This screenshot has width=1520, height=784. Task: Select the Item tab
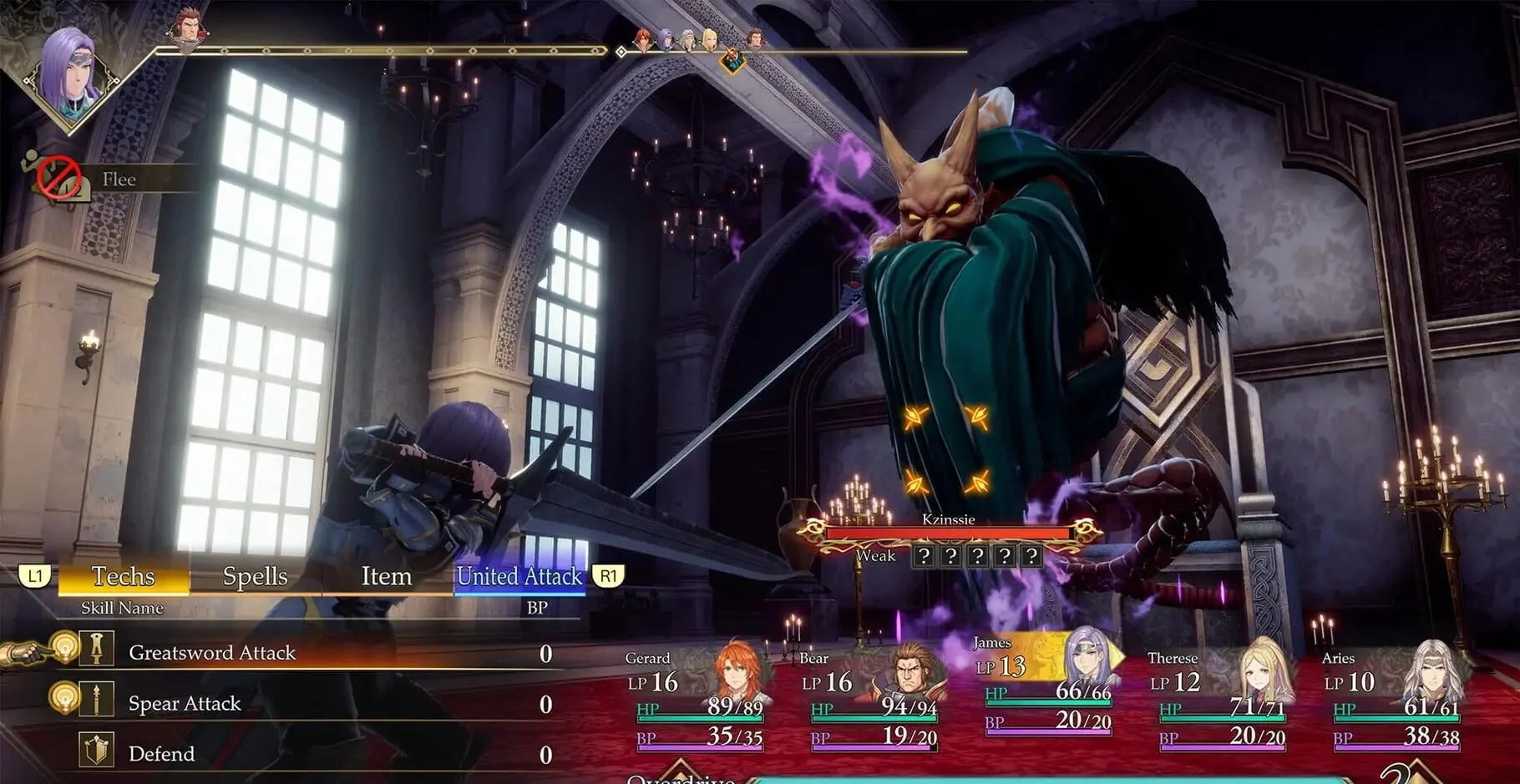coord(386,576)
